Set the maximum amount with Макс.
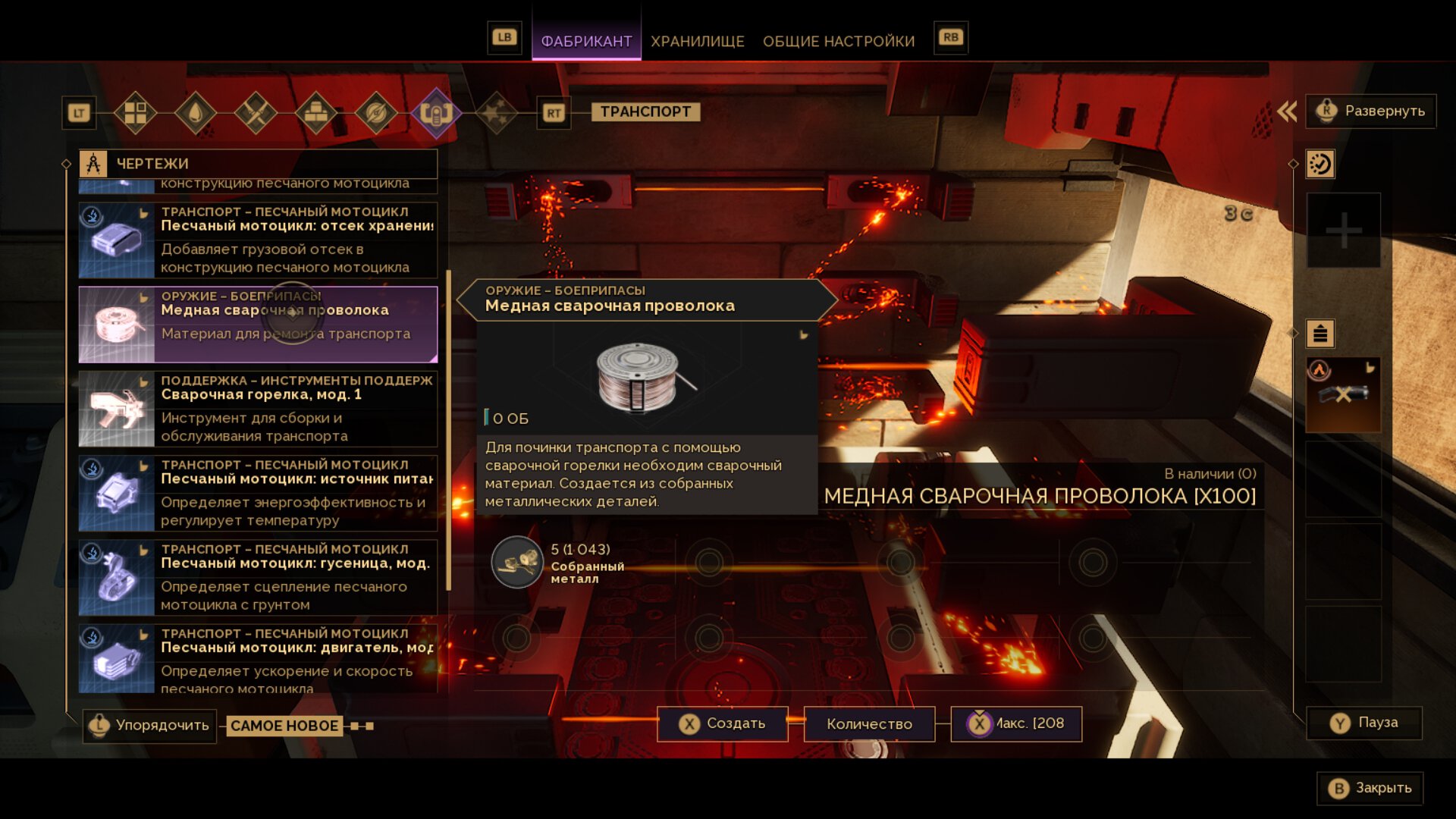 point(1016,723)
